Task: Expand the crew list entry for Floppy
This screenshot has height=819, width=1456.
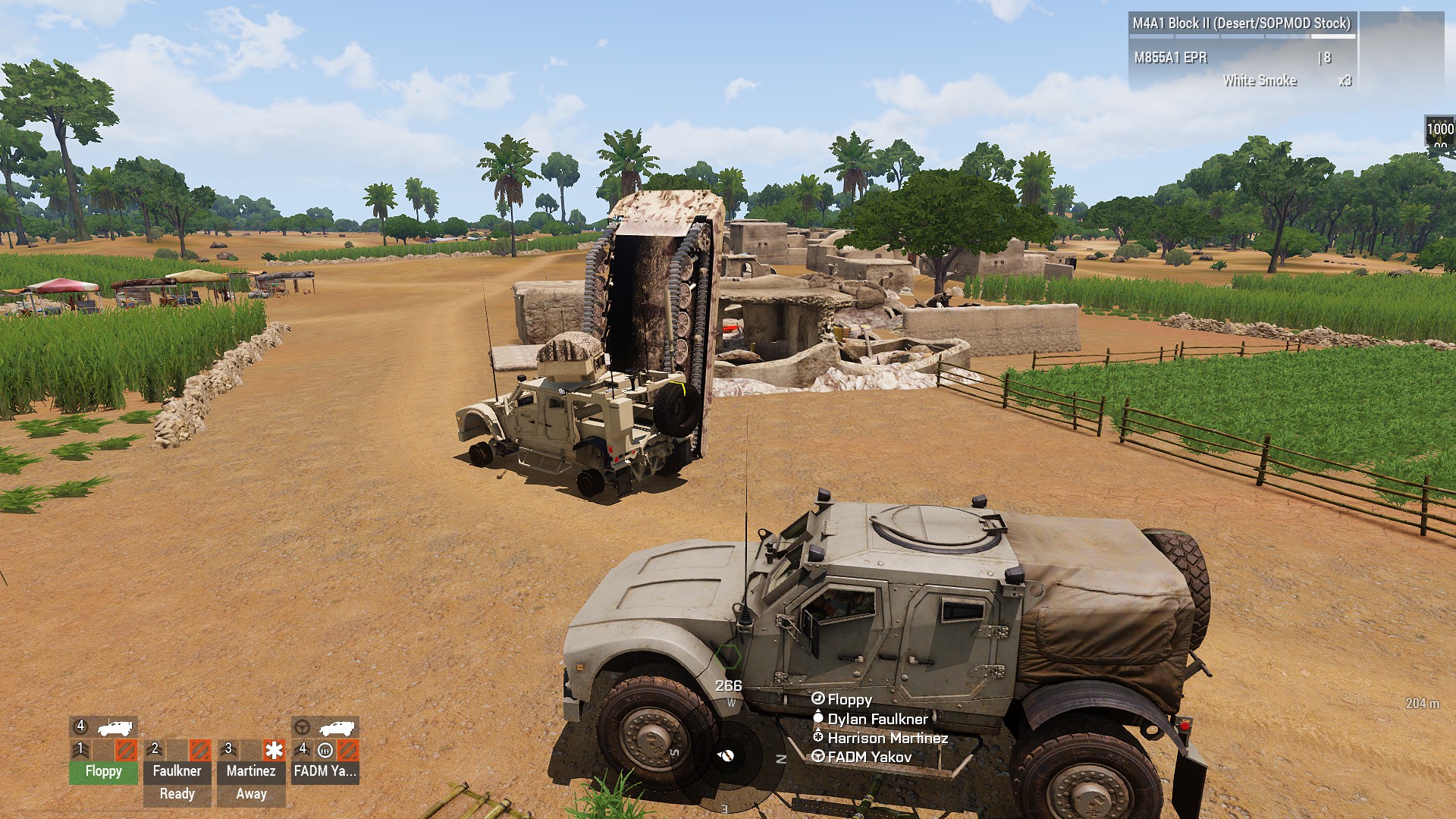Action: 849,701
